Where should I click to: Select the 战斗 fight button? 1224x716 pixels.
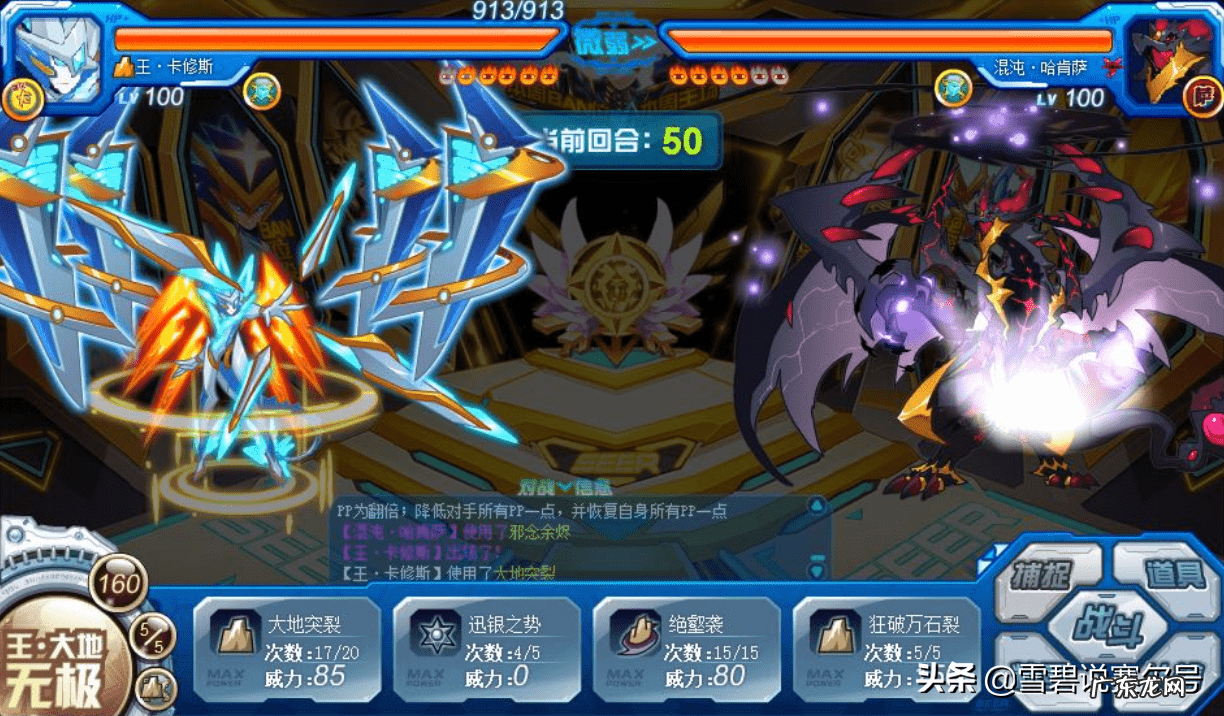(x=1108, y=627)
